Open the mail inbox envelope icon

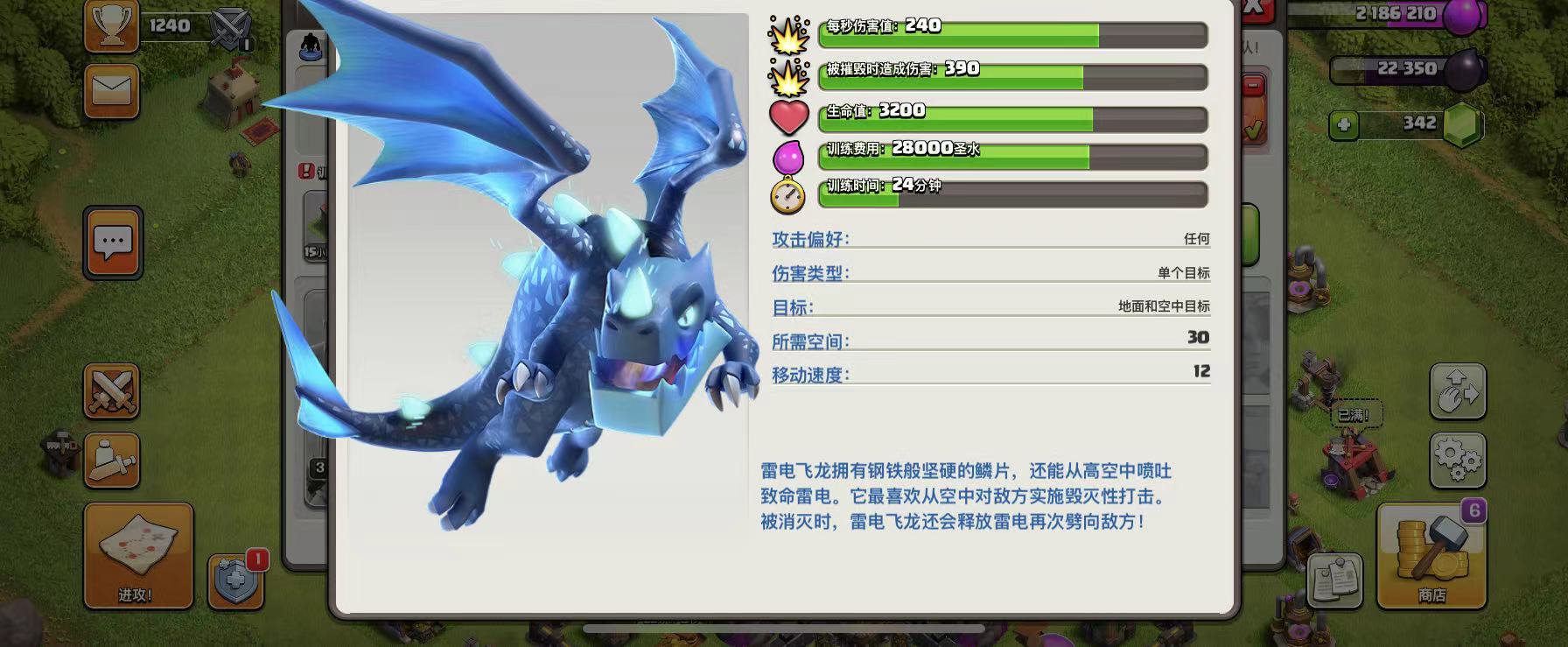(x=111, y=88)
